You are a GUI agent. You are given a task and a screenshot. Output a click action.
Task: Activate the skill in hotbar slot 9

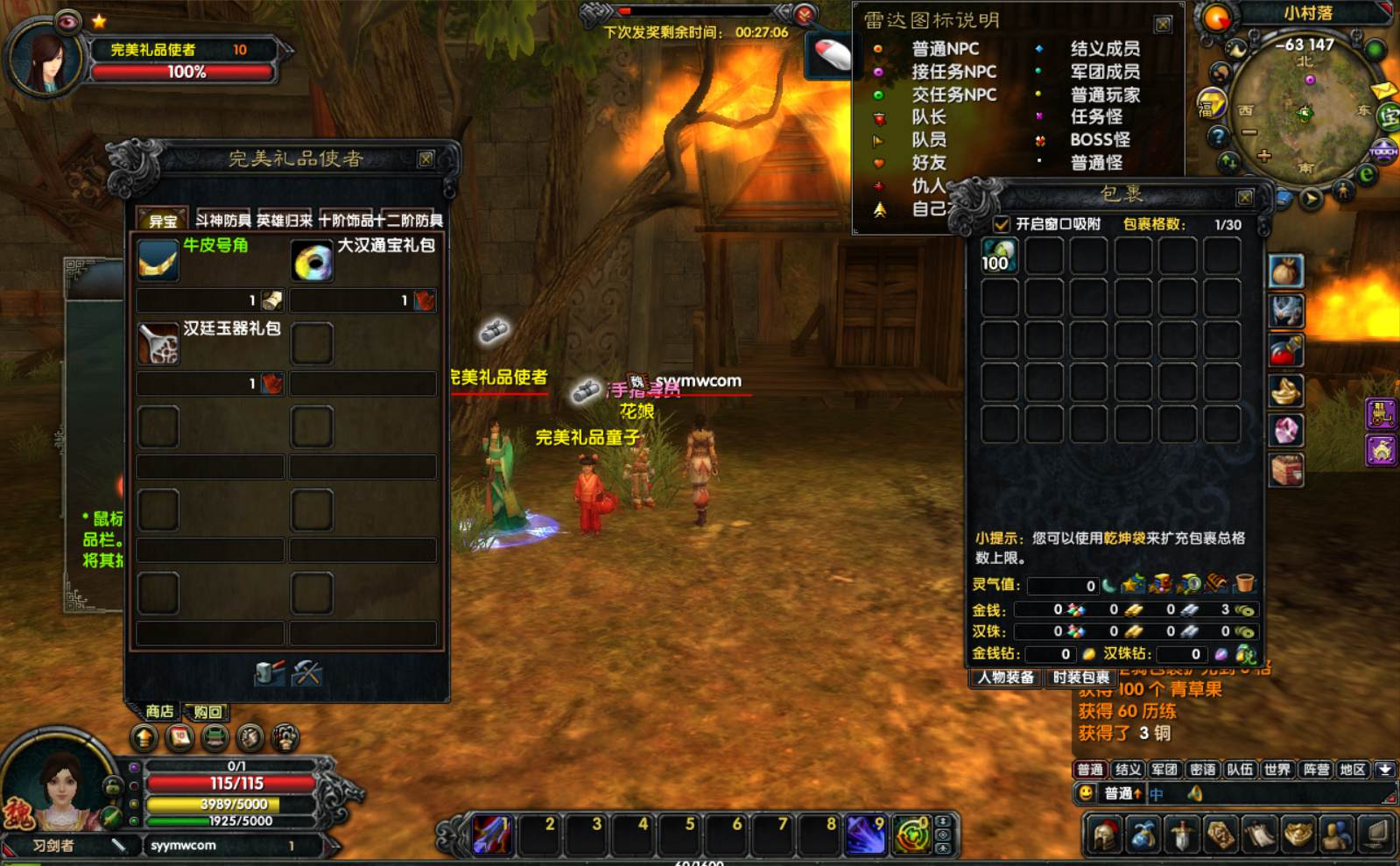[x=865, y=834]
